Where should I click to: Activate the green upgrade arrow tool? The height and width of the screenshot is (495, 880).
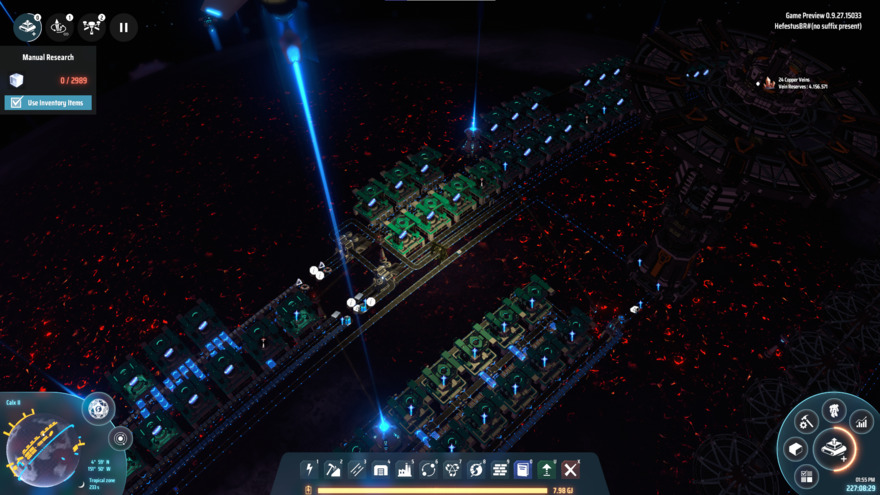[x=547, y=469]
